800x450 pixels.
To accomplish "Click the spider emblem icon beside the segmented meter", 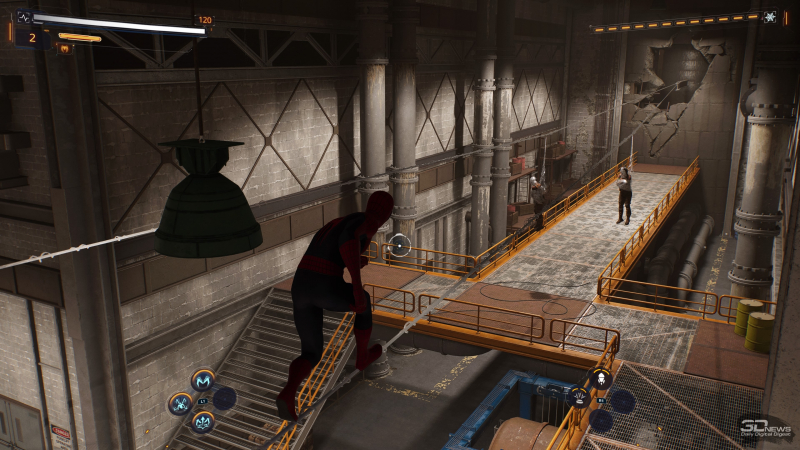I will click(769, 17).
